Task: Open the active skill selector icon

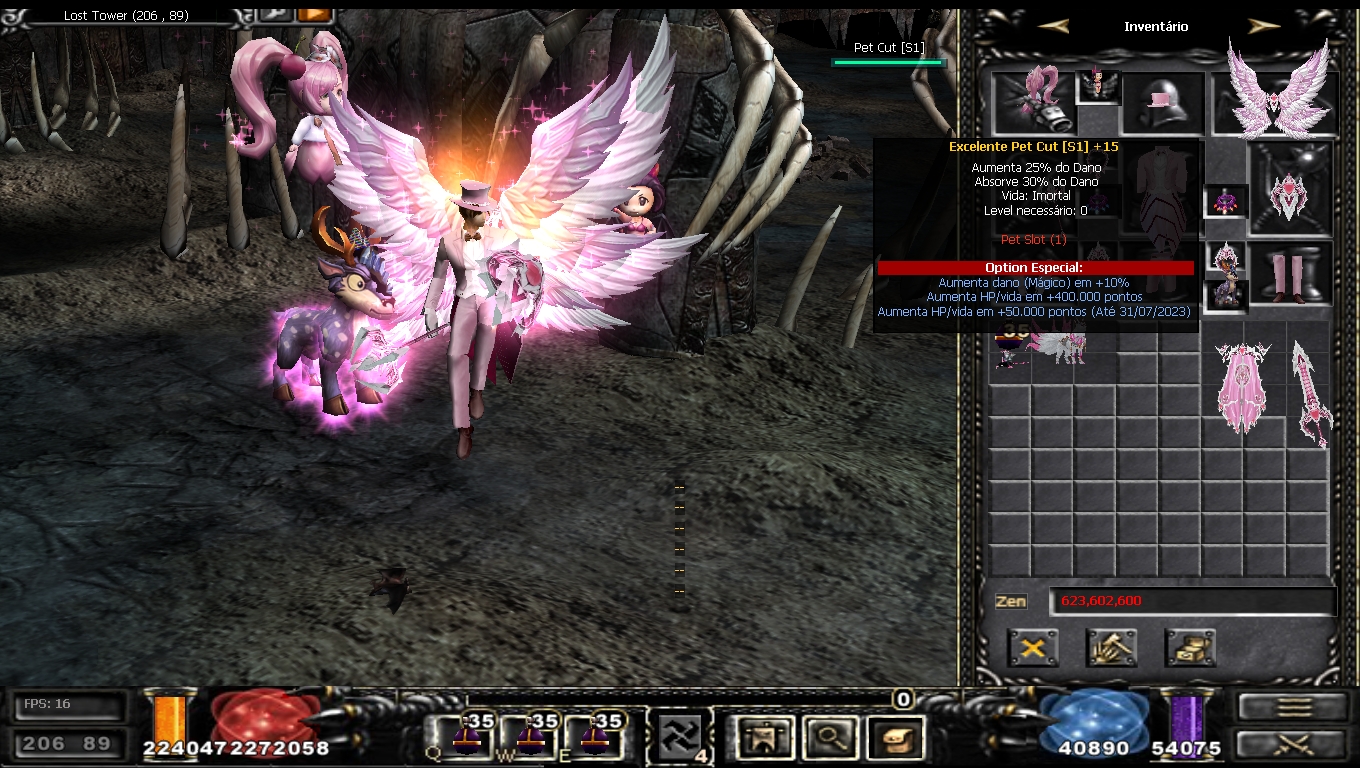Action: pyautogui.click(x=678, y=738)
